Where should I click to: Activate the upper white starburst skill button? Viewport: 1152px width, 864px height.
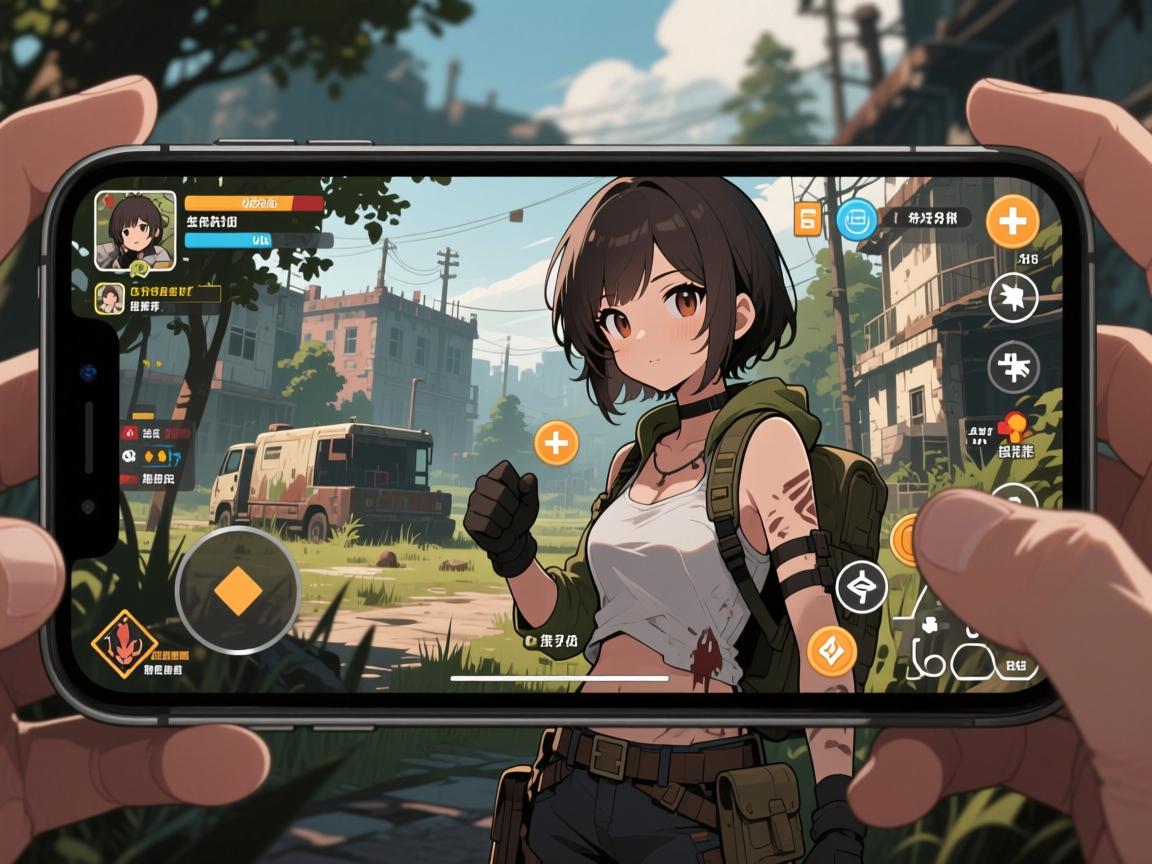(x=1013, y=298)
